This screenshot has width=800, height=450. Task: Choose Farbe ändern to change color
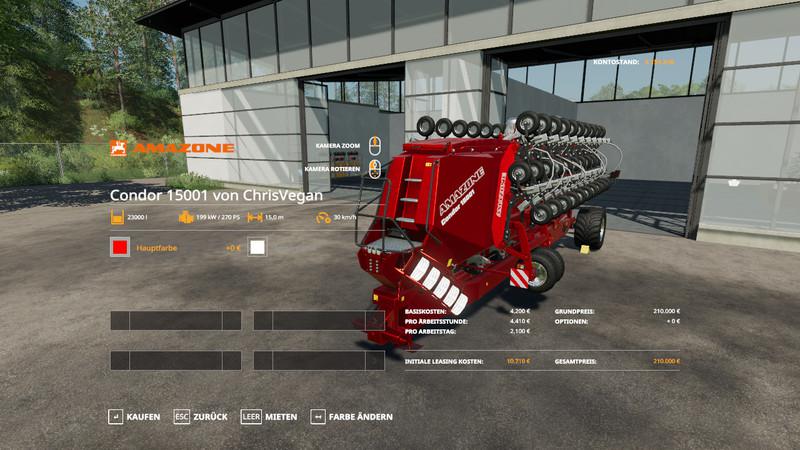click(x=351, y=416)
